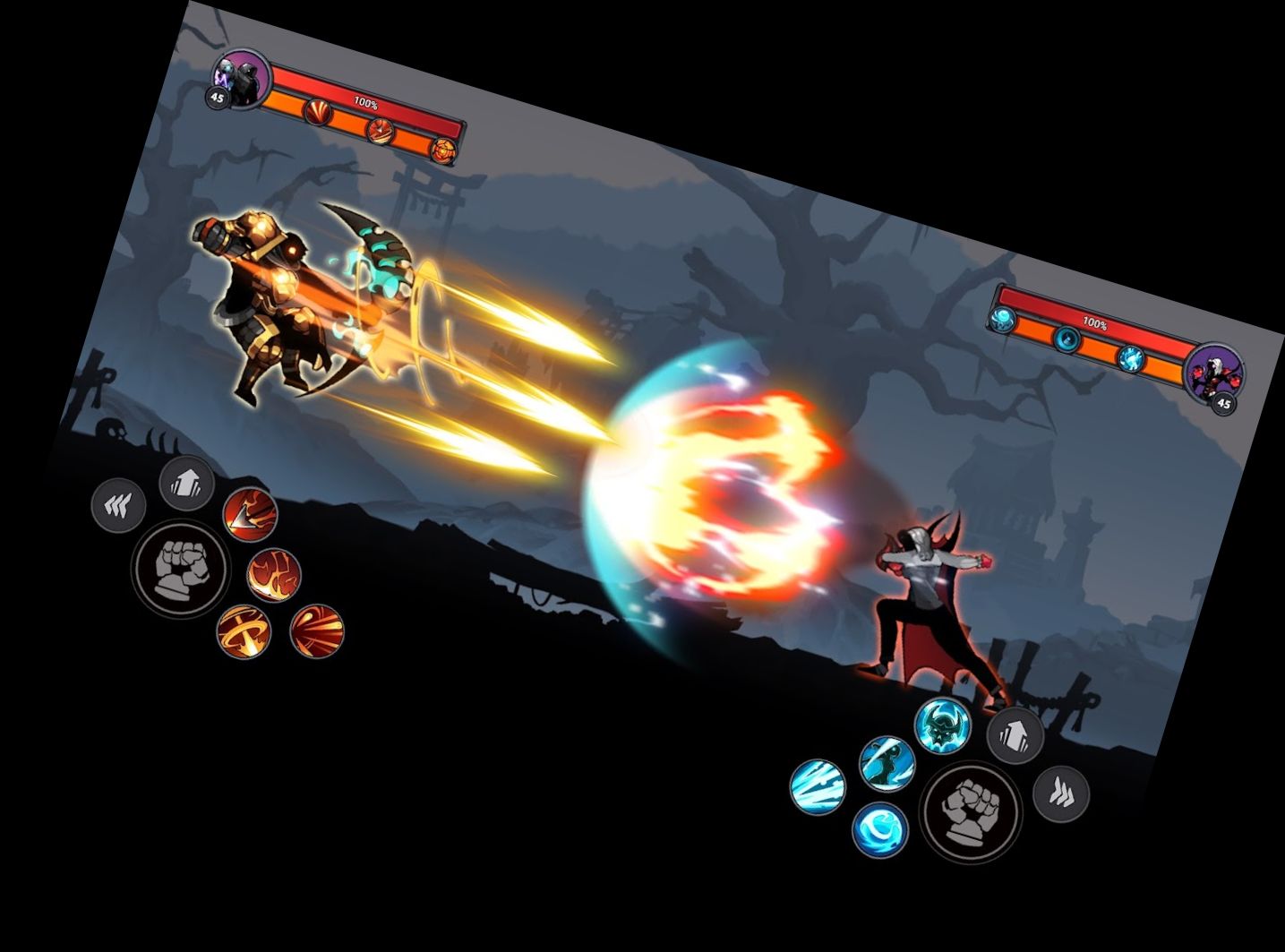1285x952 pixels.
Task: Activate the fire whirlwind ring skill
Action: tap(244, 630)
